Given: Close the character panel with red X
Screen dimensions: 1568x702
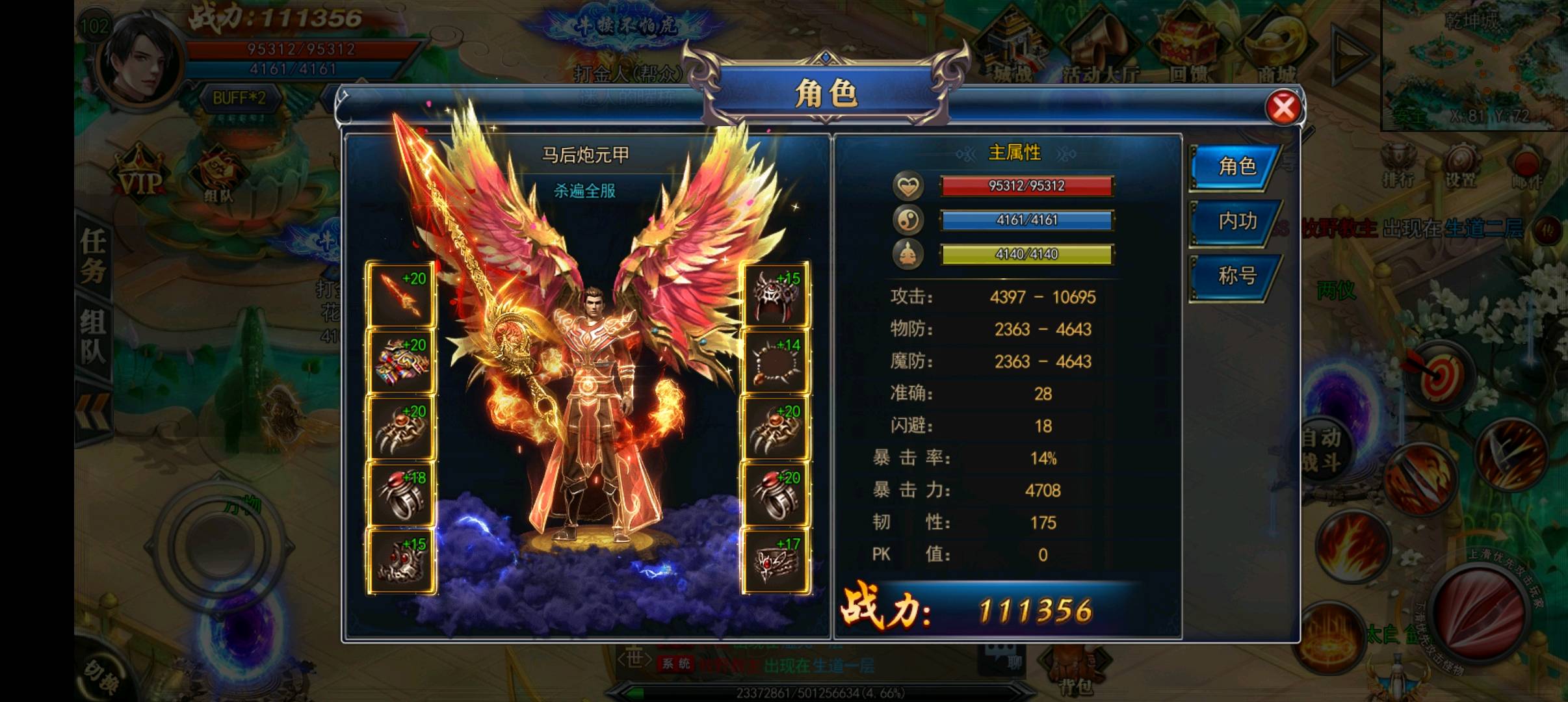Looking at the screenshot, I should pos(1283,108).
